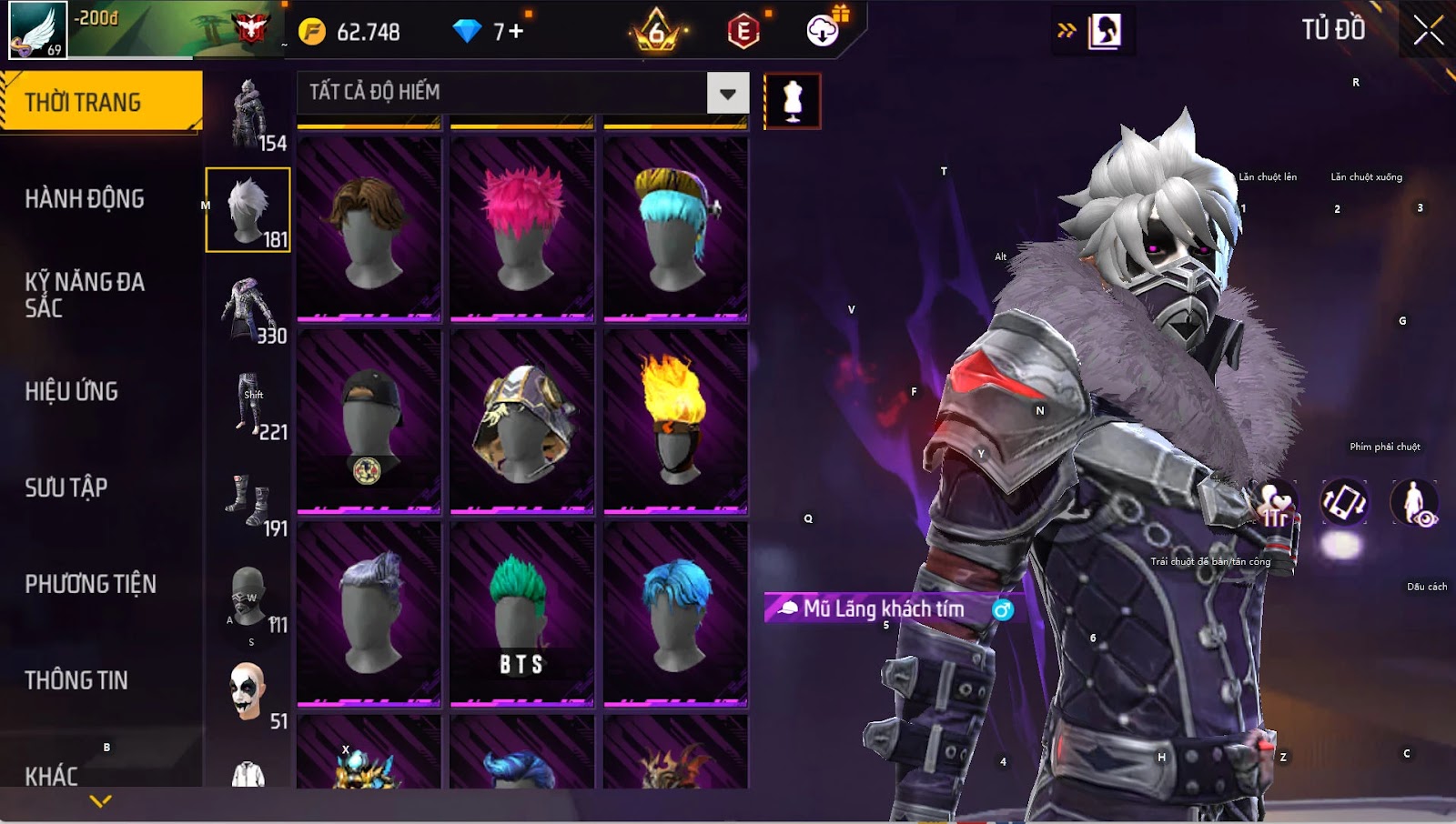This screenshot has height=824, width=1456.
Task: Pick the green BTS hair item
Action: (521, 614)
